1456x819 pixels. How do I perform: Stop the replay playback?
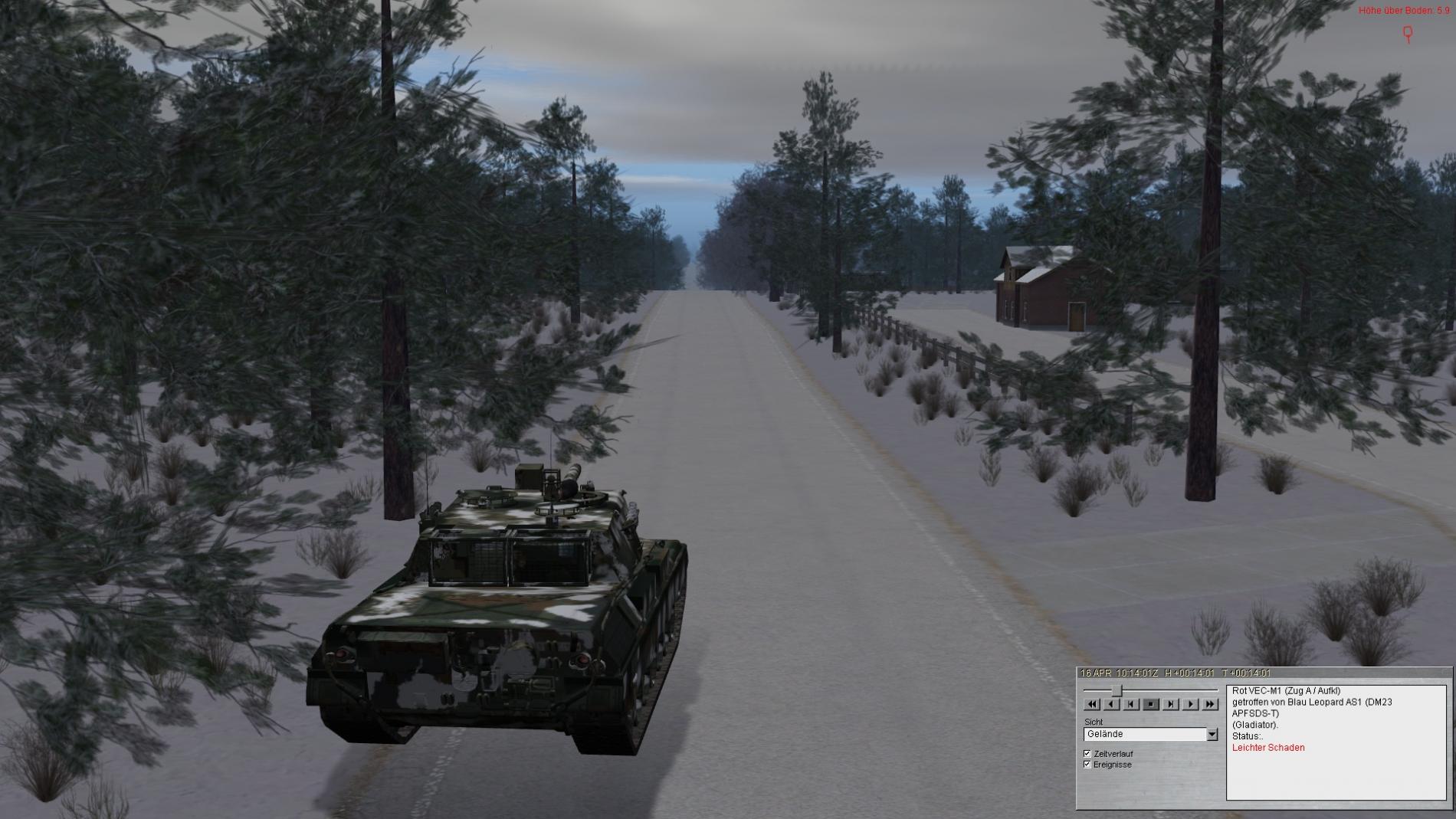1151,704
